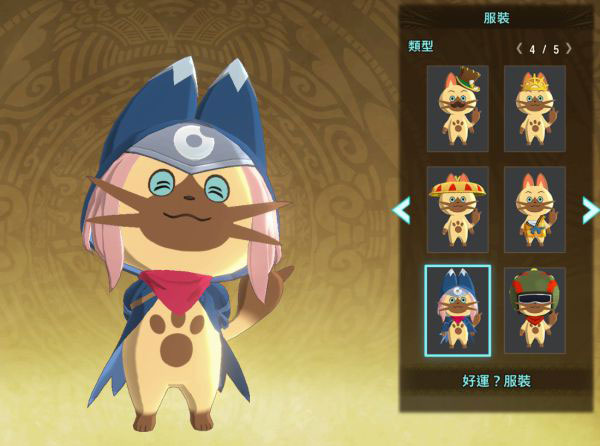
Task: Go to the next outfit page with the large right arrow
Action: click(x=590, y=209)
